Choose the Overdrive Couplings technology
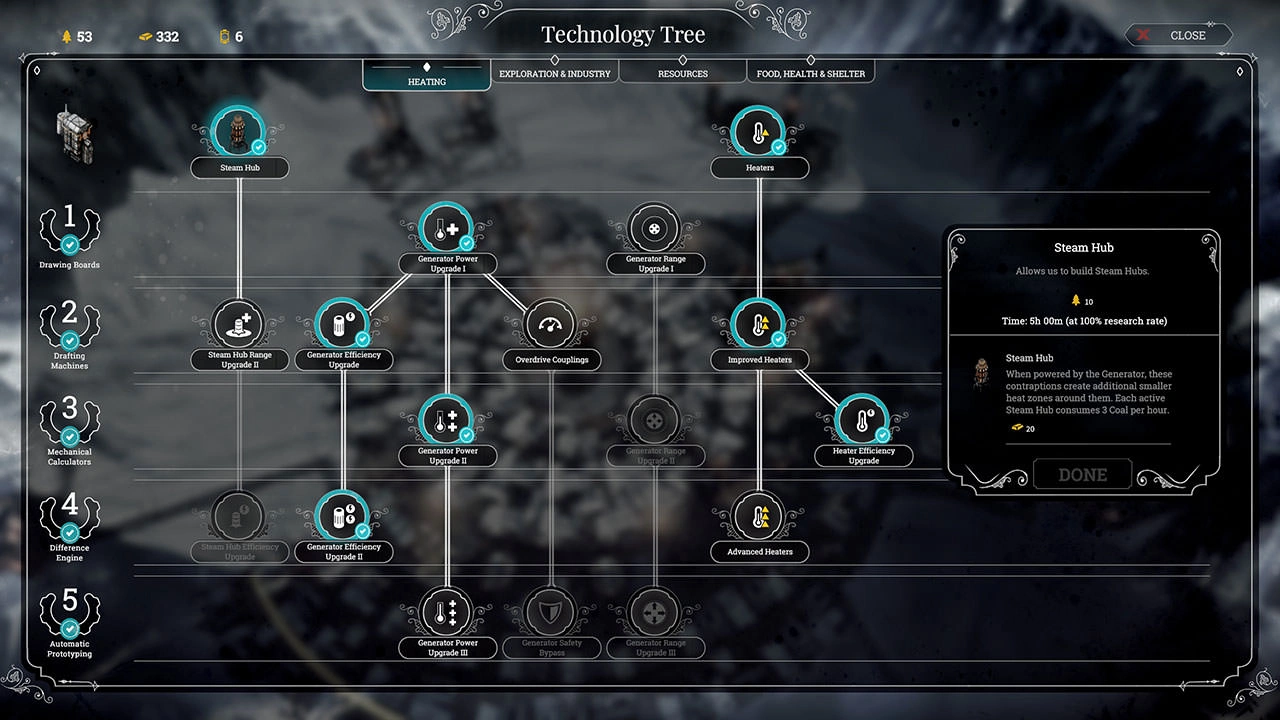Viewport: 1280px width, 720px height. point(551,326)
